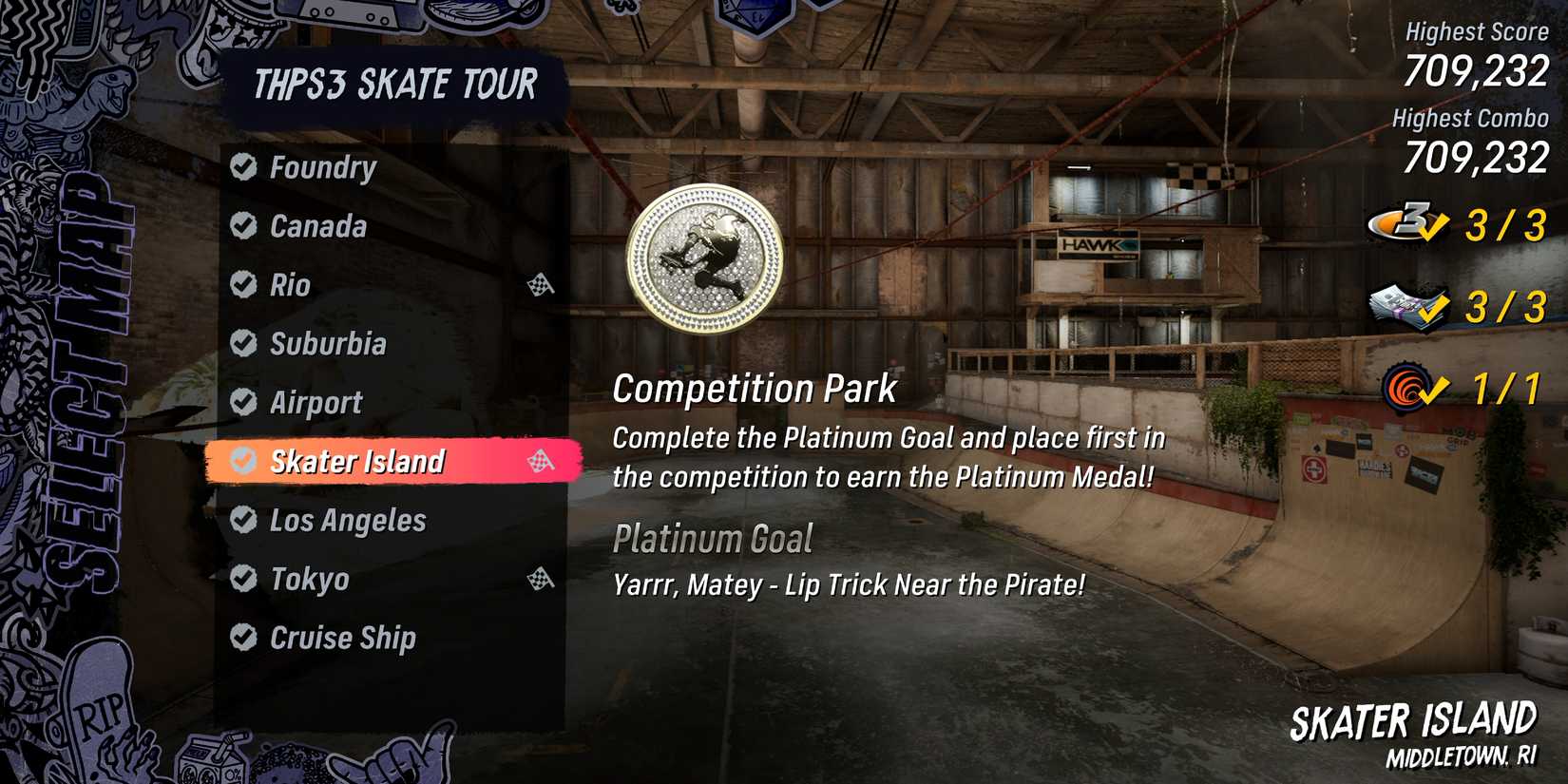Select the Skater Island map entry

pyautogui.click(x=356, y=460)
